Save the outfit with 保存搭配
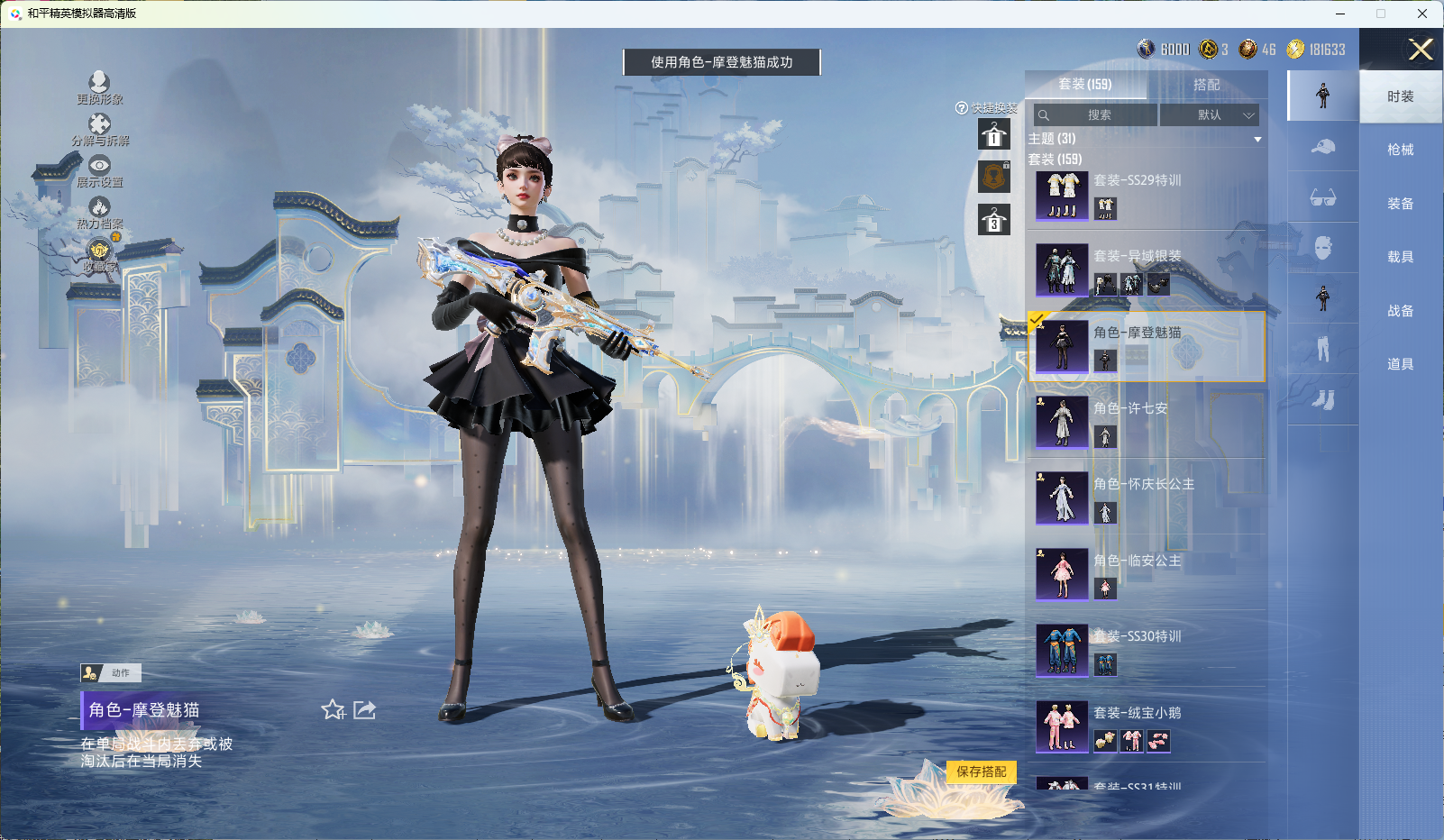Screen dimensions: 1444x840 (x=981, y=772)
